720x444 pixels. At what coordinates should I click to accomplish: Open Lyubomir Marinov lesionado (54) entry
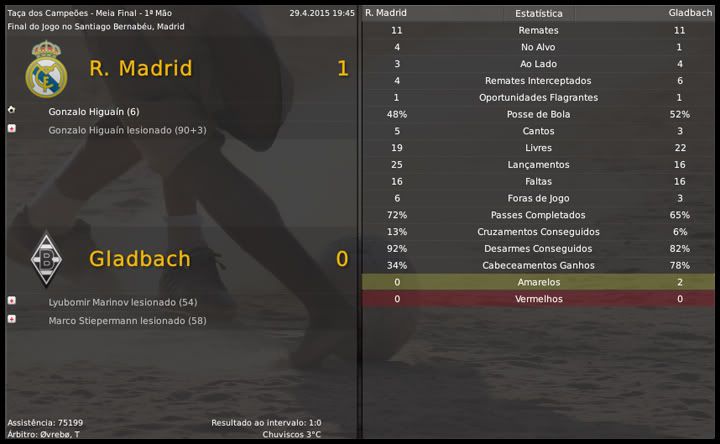click(122, 301)
